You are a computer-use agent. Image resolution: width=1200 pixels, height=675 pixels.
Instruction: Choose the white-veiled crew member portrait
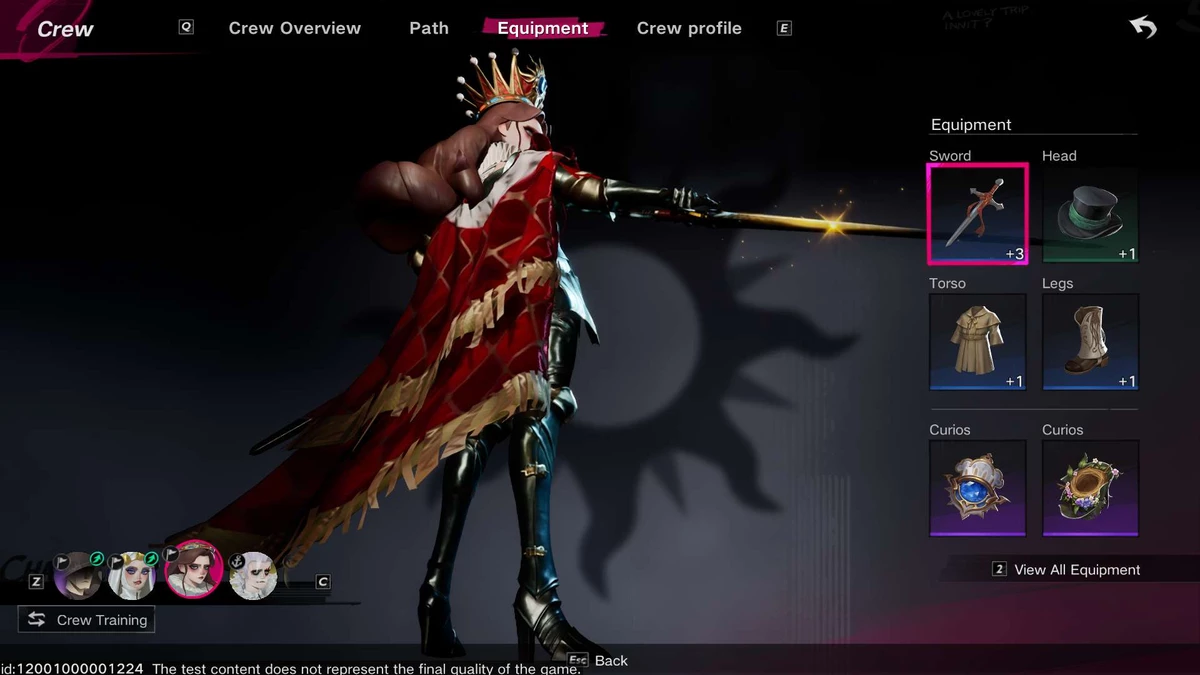(132, 575)
